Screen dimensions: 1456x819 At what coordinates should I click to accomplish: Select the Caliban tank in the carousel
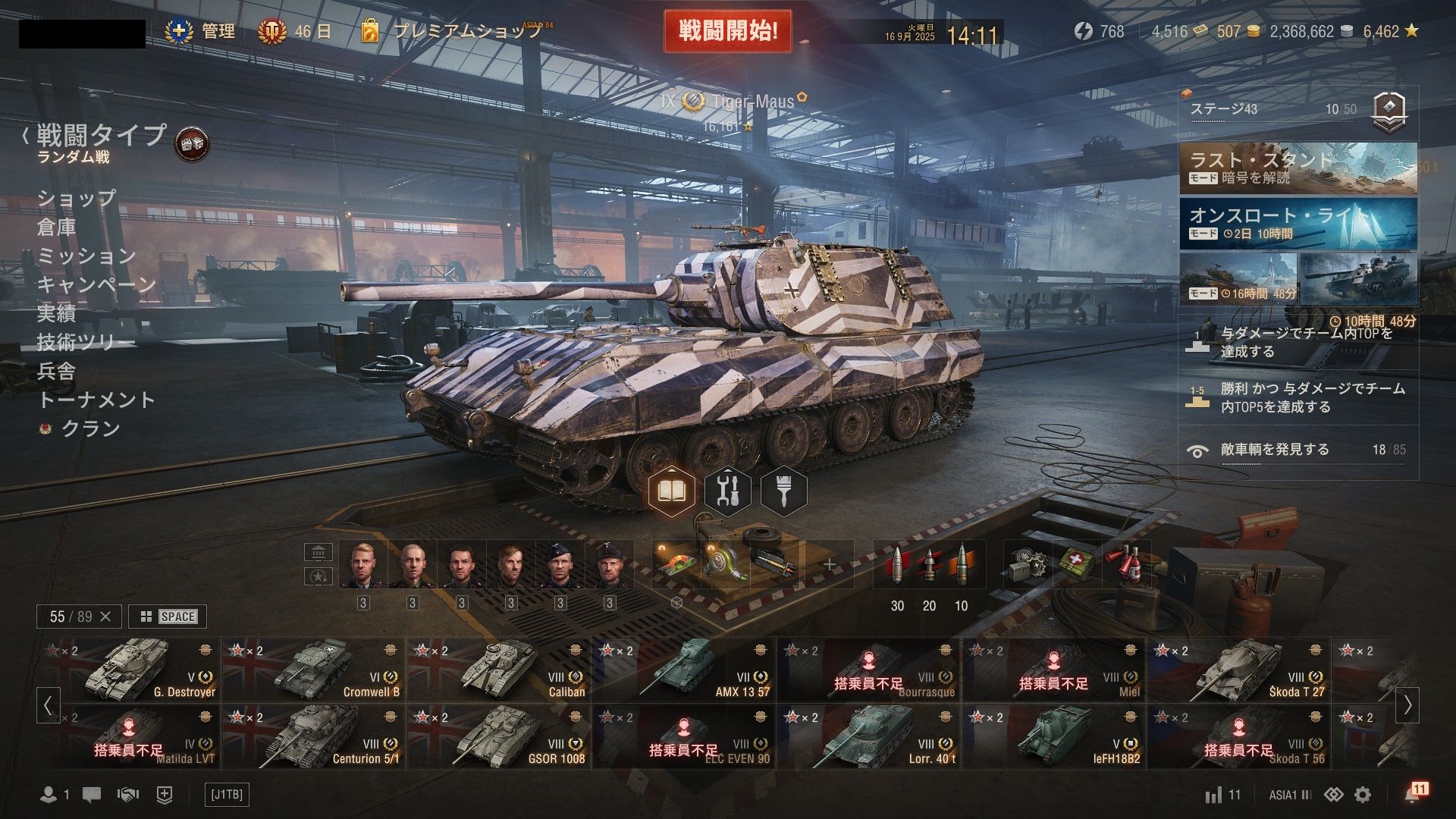click(498, 670)
